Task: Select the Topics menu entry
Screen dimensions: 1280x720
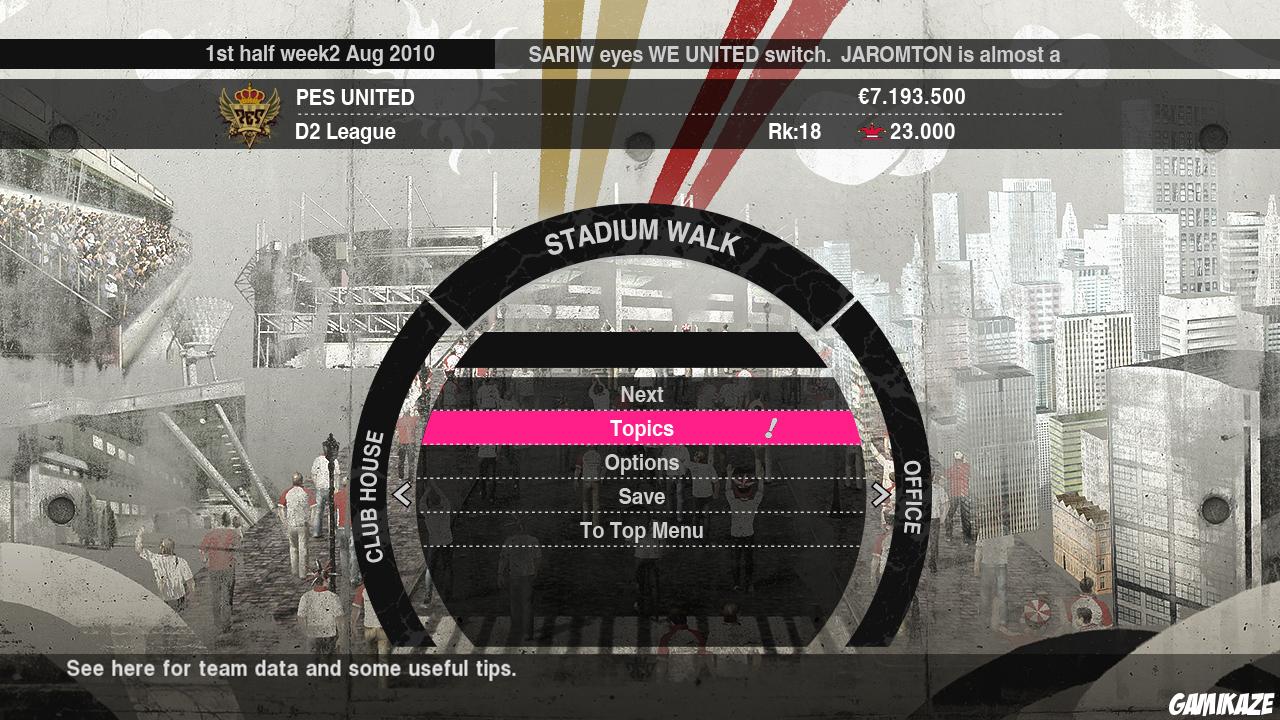Action: click(642, 428)
